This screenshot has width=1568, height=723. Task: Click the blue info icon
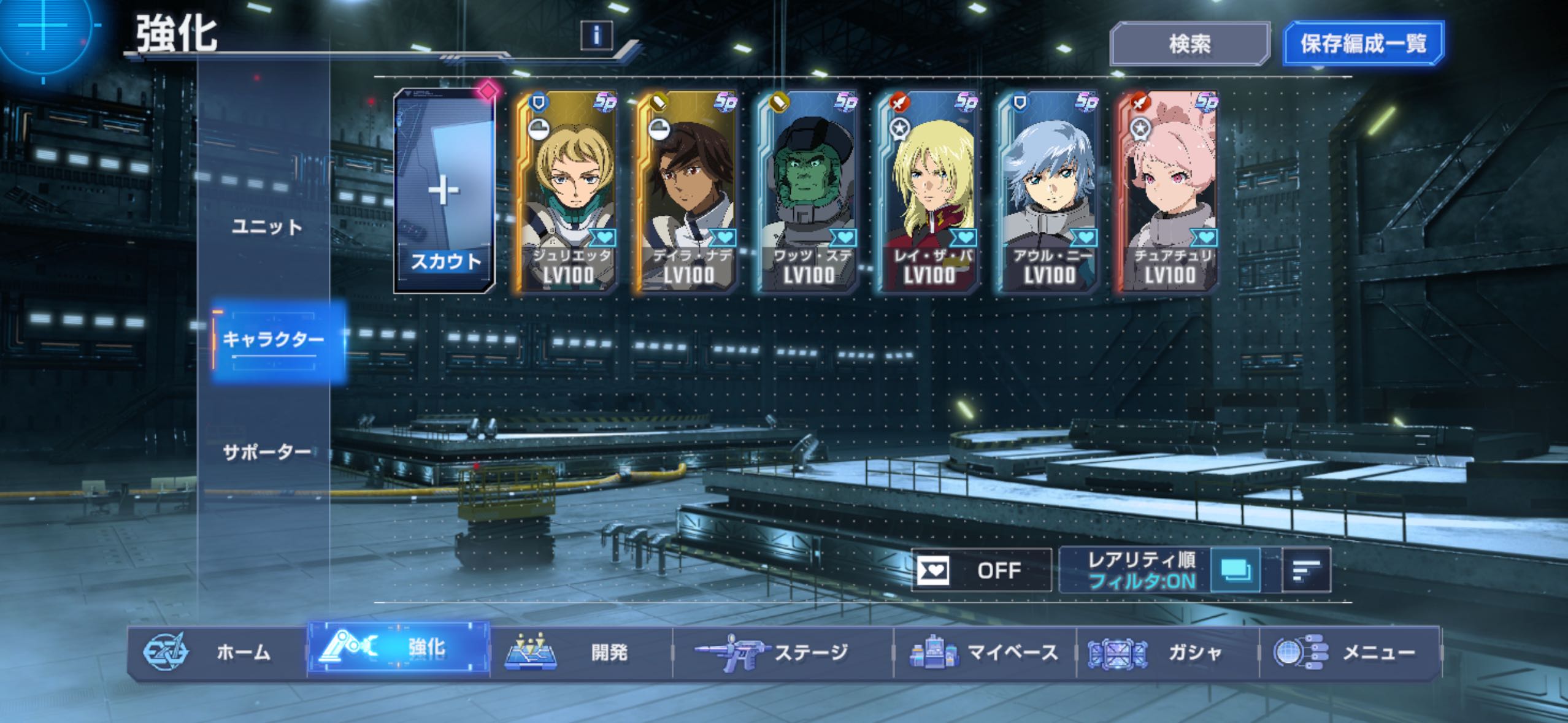click(x=596, y=36)
